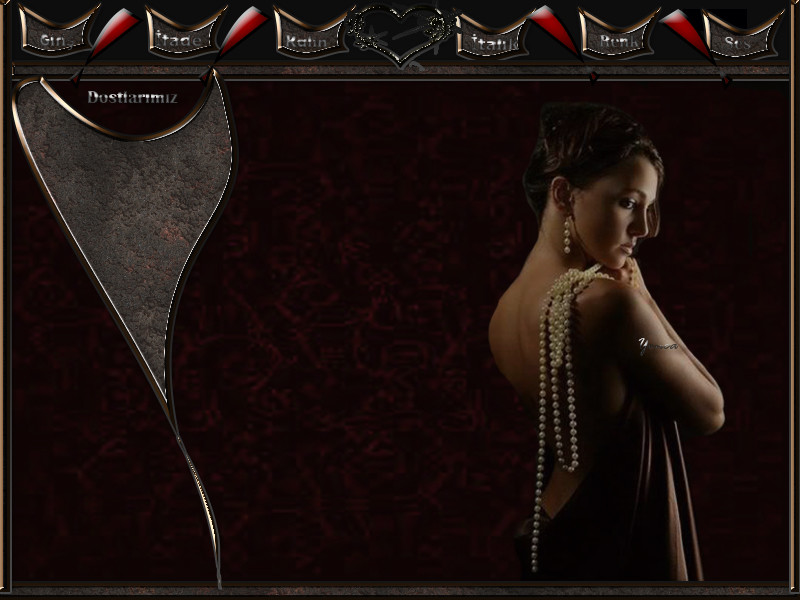Image resolution: width=800 pixels, height=600 pixels.
Task: Click the heart emblem in the top bar
Action: click(401, 33)
